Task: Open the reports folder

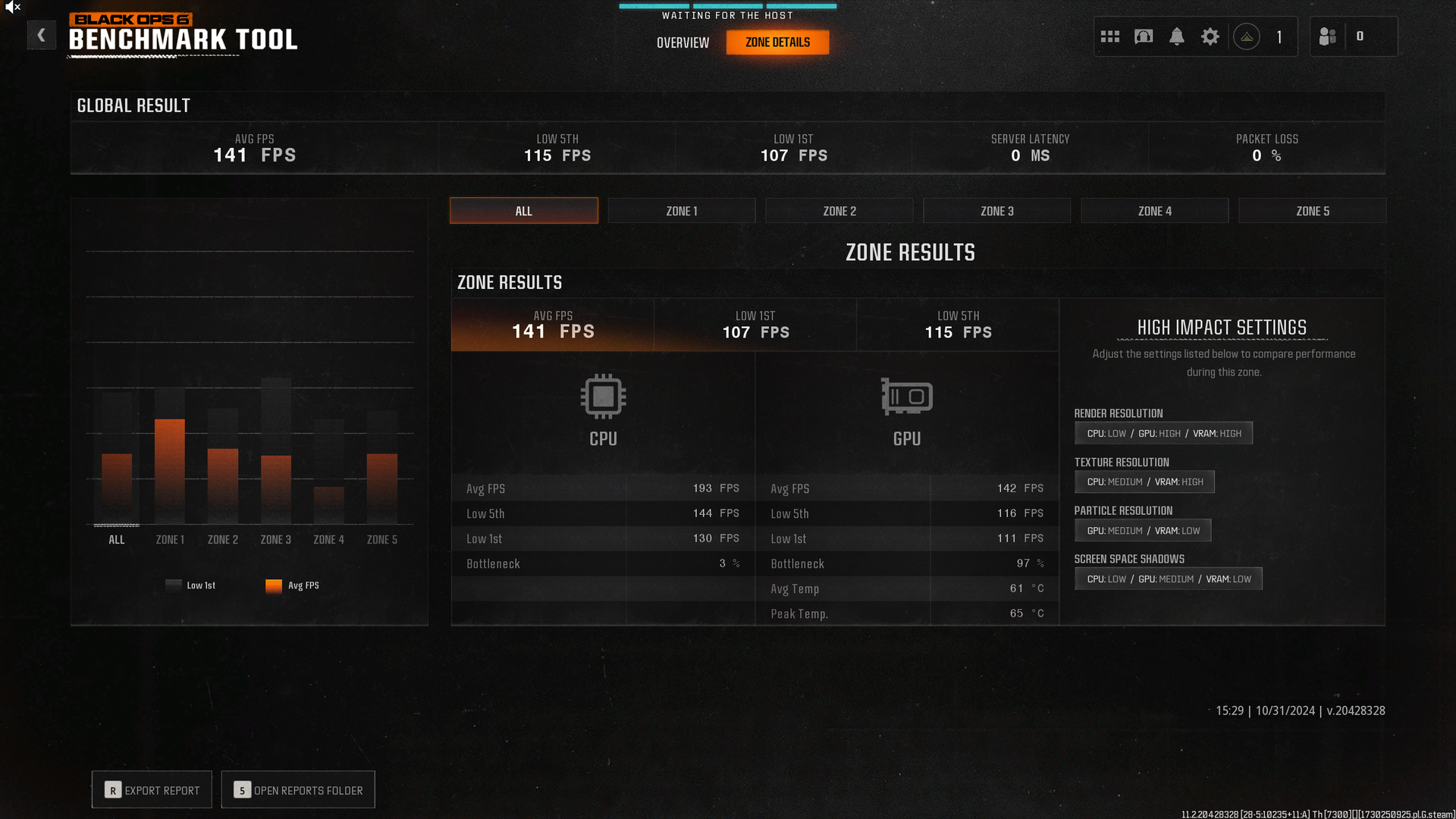Action: 298,790
